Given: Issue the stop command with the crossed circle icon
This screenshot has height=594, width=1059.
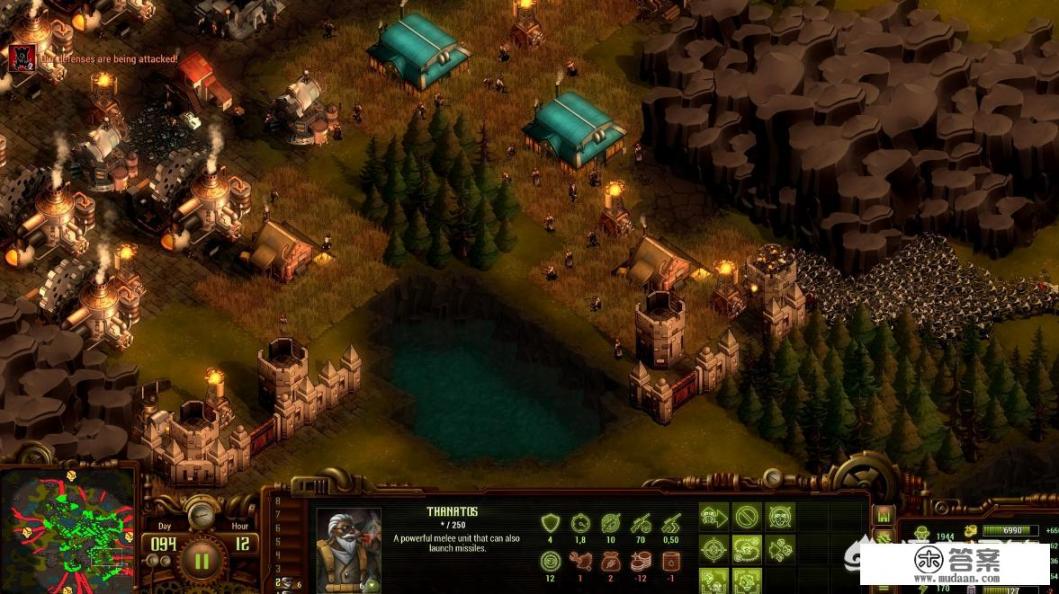Looking at the screenshot, I should 746,517.
